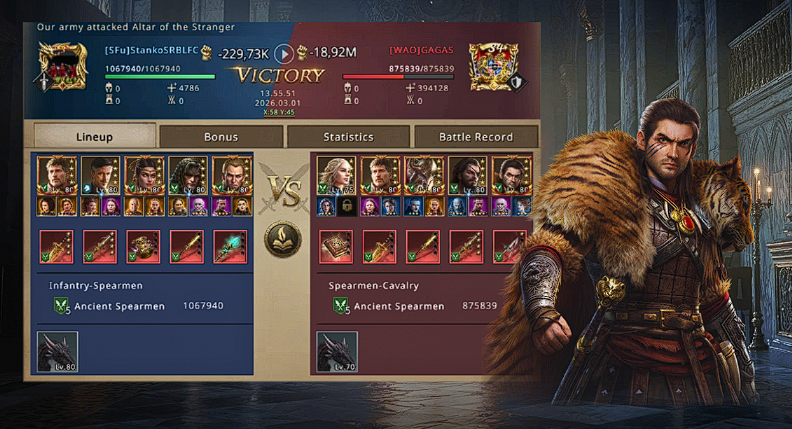The width and height of the screenshot is (792, 429).
Task: Inspect the attacker's teal-tipped spear equipment
Action: tap(229, 245)
